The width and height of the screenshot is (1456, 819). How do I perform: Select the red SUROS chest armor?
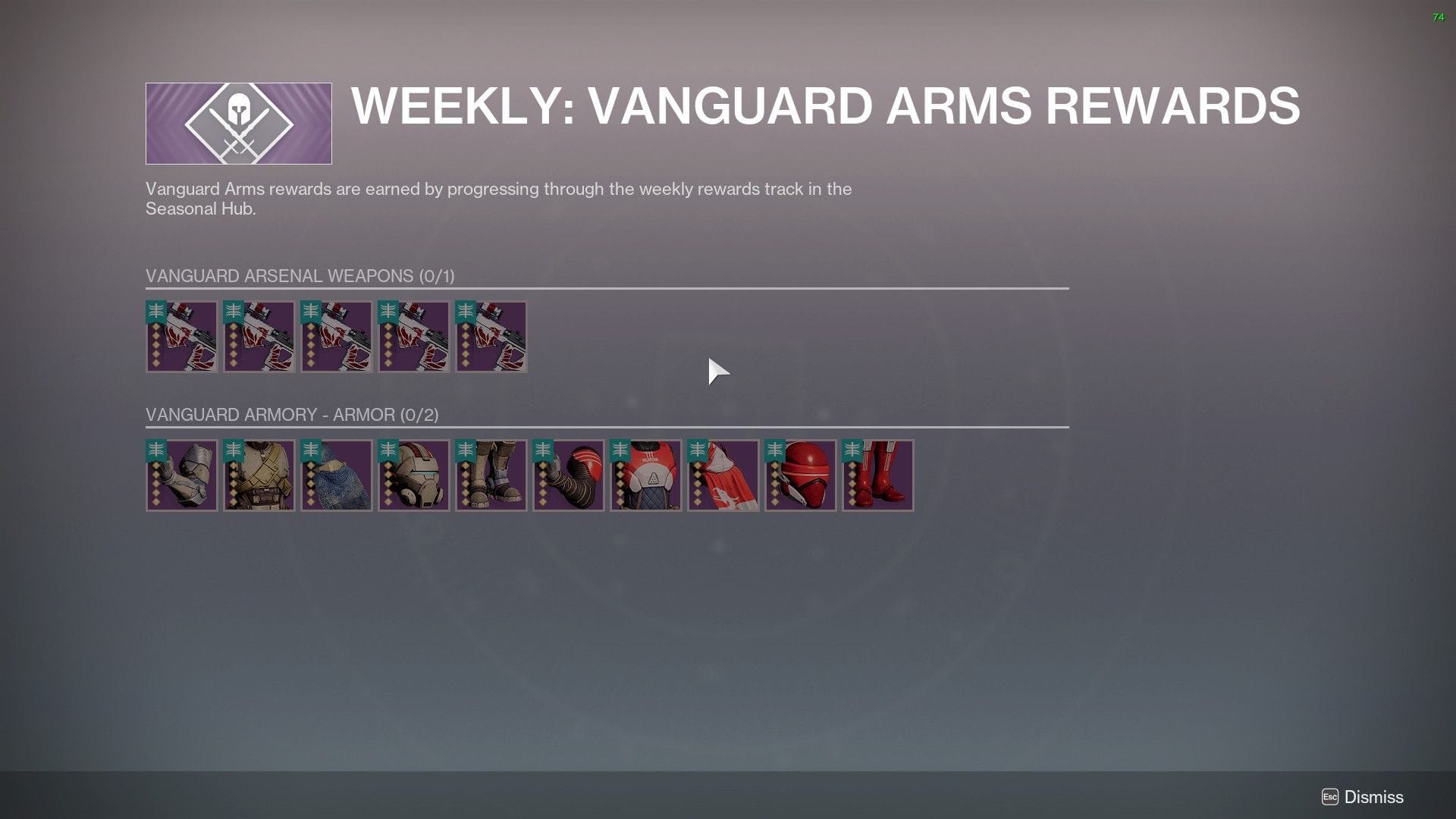pyautogui.click(x=645, y=475)
